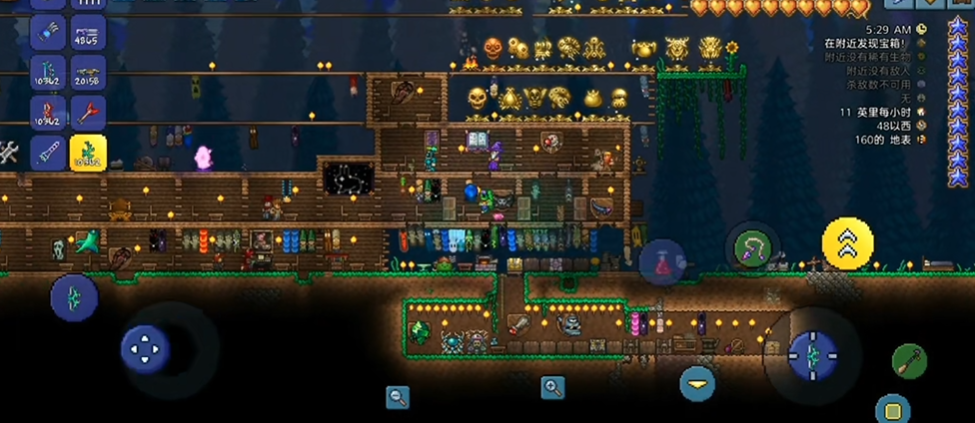Drink a potion with the quick-heal button
The image size is (975, 423).
[662, 262]
